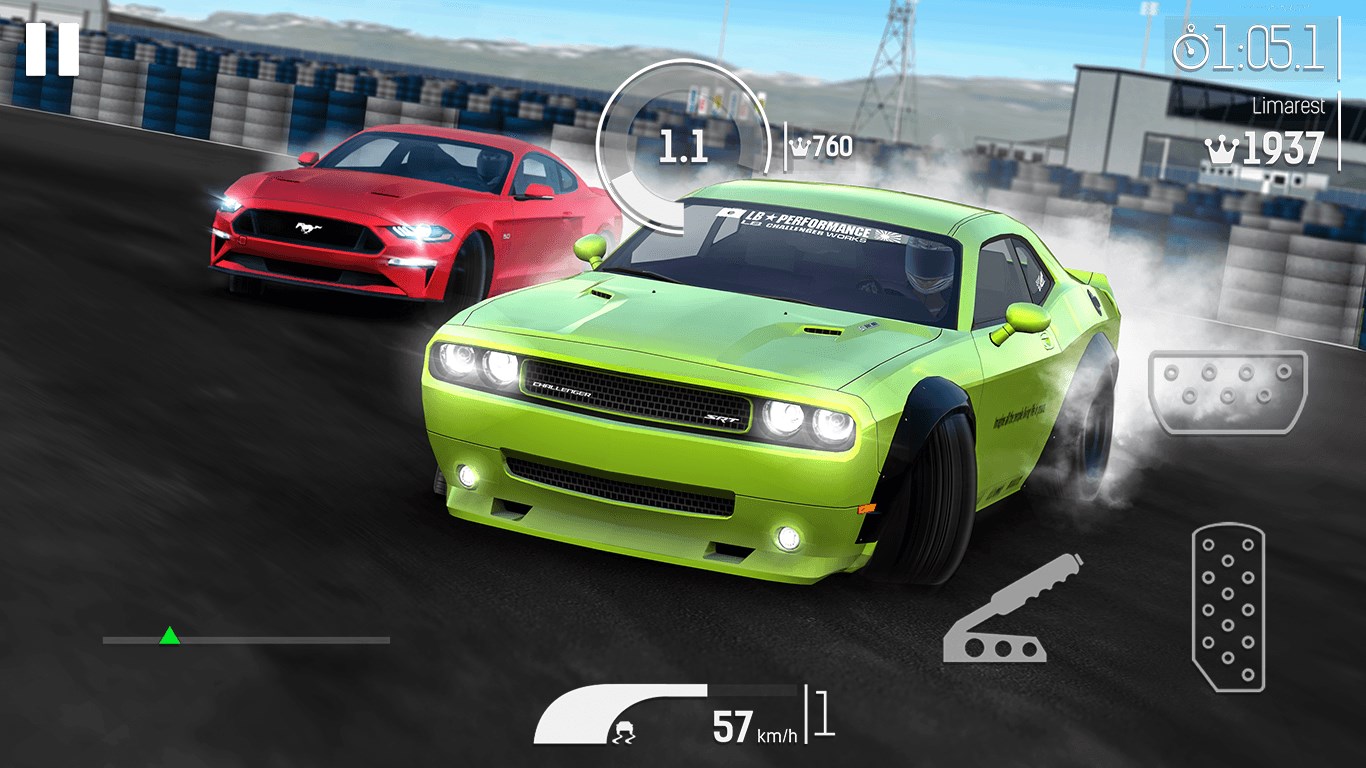Click the steering slider's green triangle marker
1366x768 pixels.
click(170, 636)
